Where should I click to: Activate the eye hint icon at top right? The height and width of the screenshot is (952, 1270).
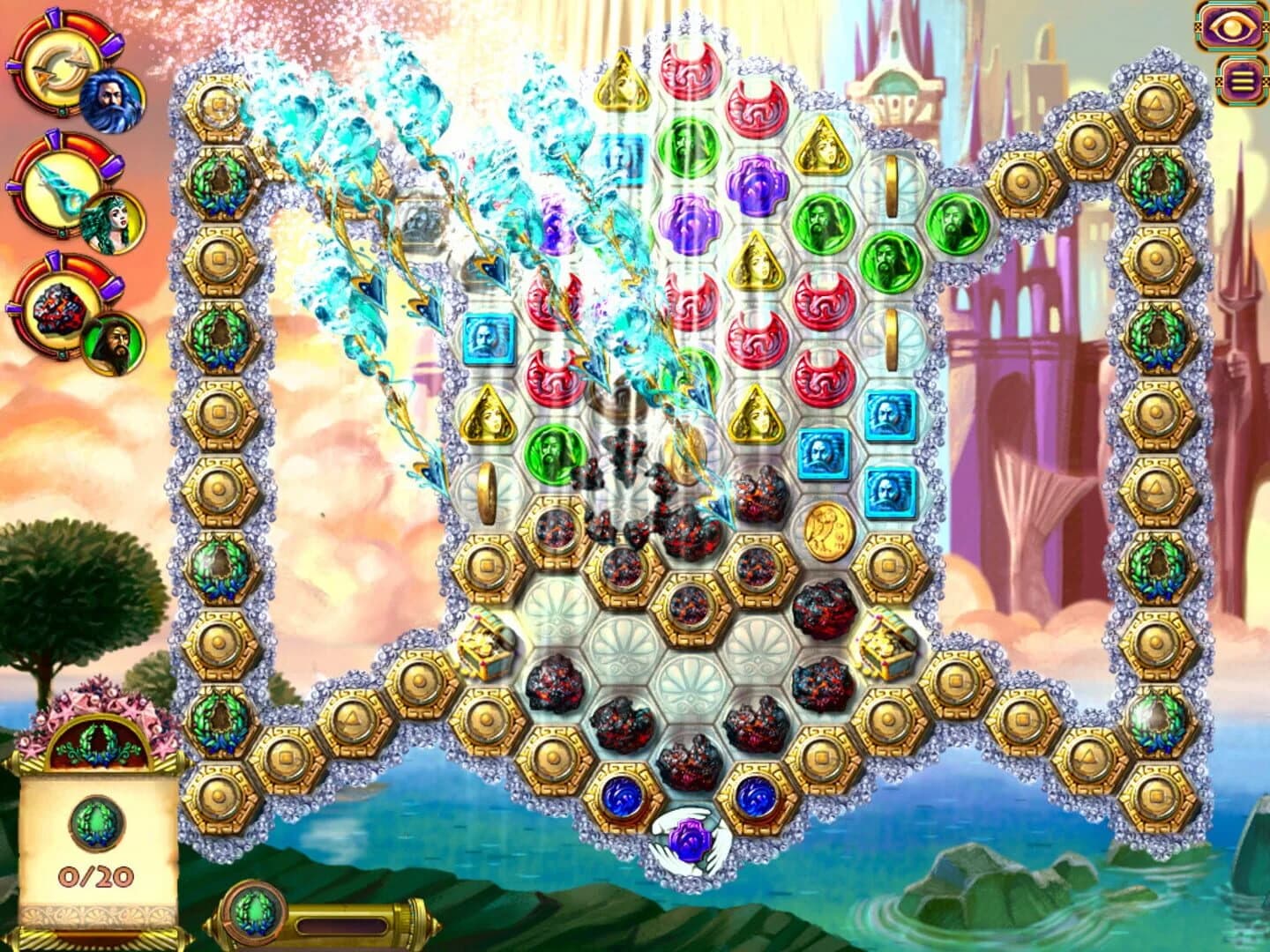pos(1232,28)
